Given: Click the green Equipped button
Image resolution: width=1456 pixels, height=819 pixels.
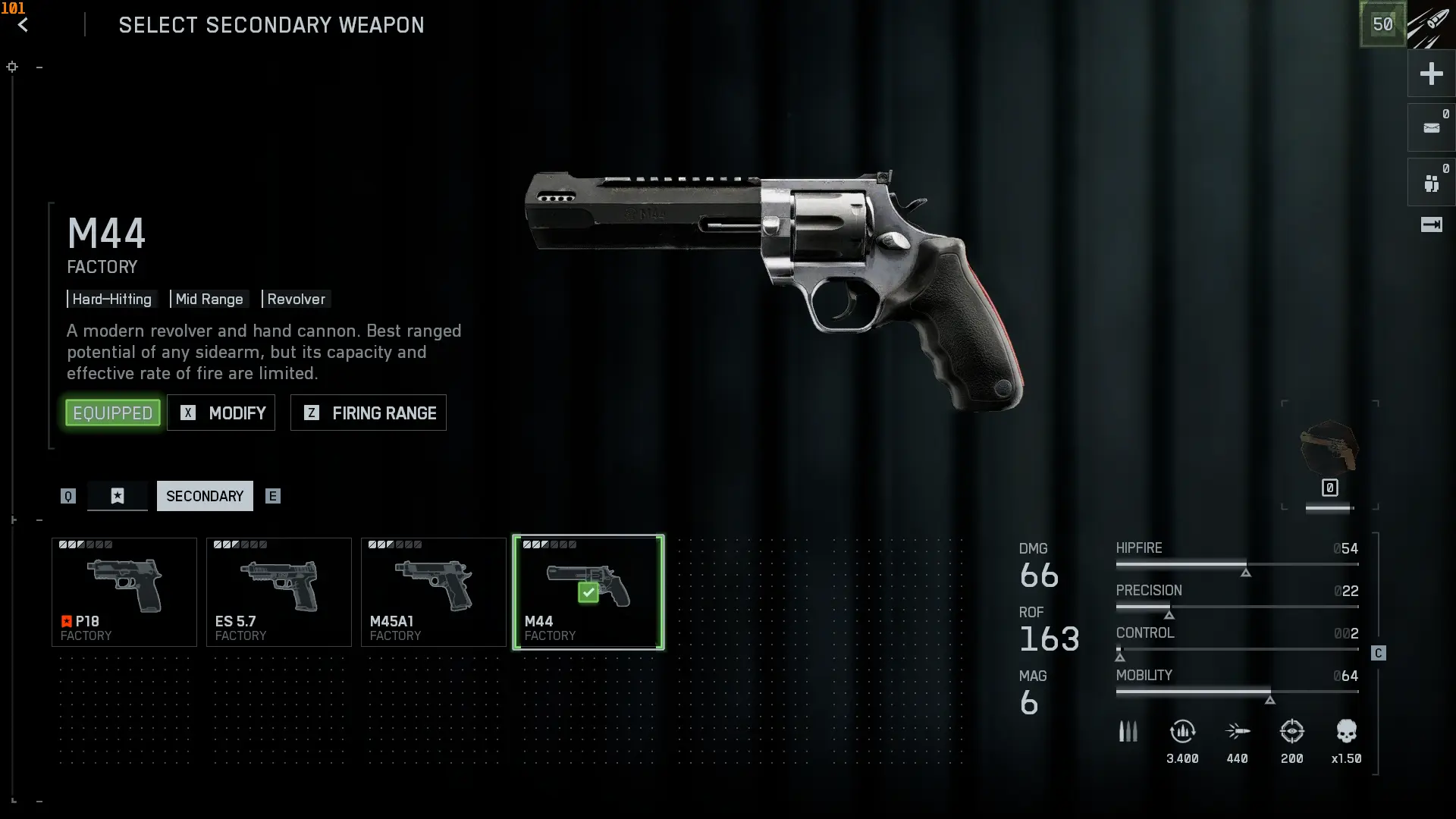Looking at the screenshot, I should (x=113, y=413).
